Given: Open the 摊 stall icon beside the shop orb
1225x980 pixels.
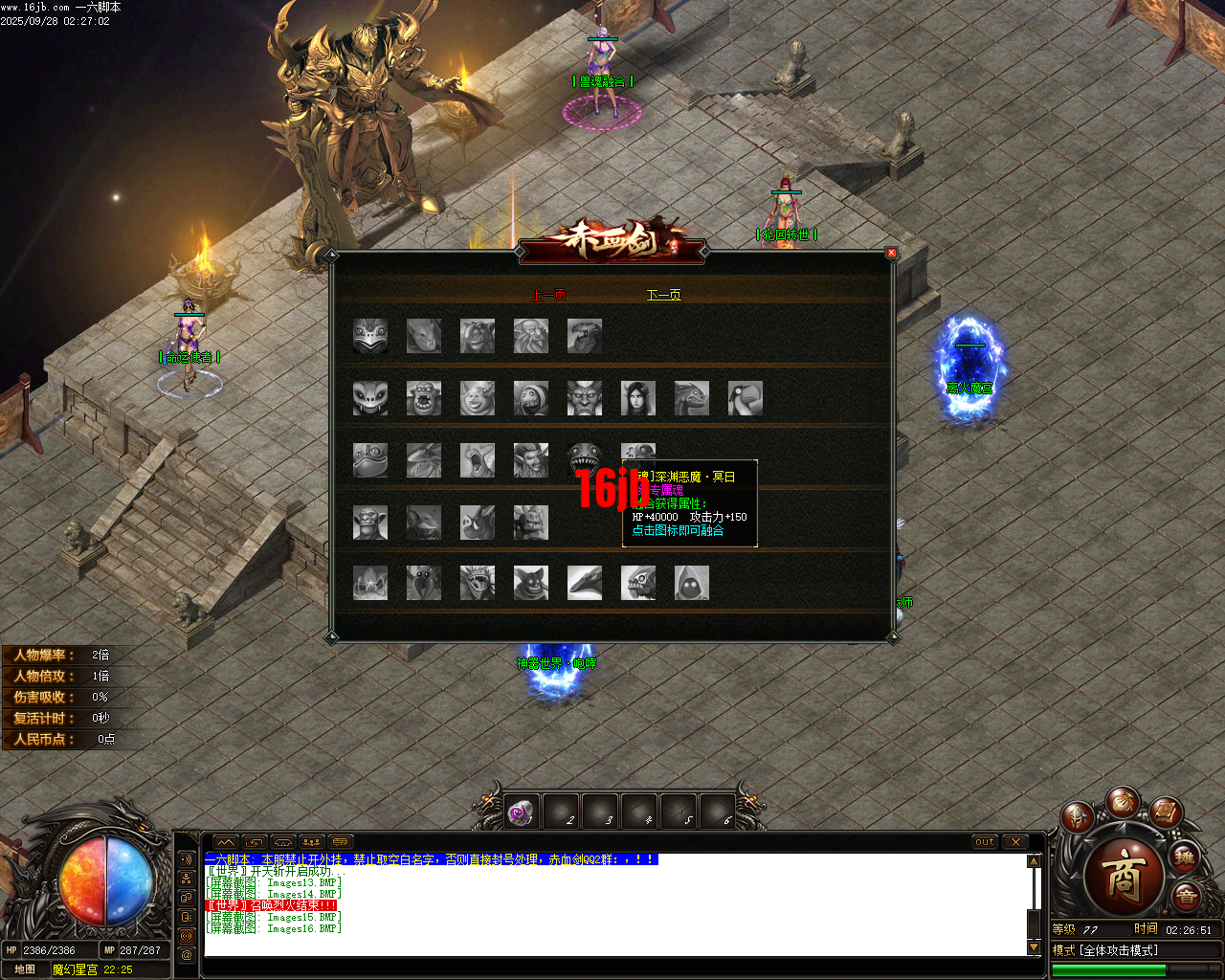Looking at the screenshot, I should coord(1185,858).
